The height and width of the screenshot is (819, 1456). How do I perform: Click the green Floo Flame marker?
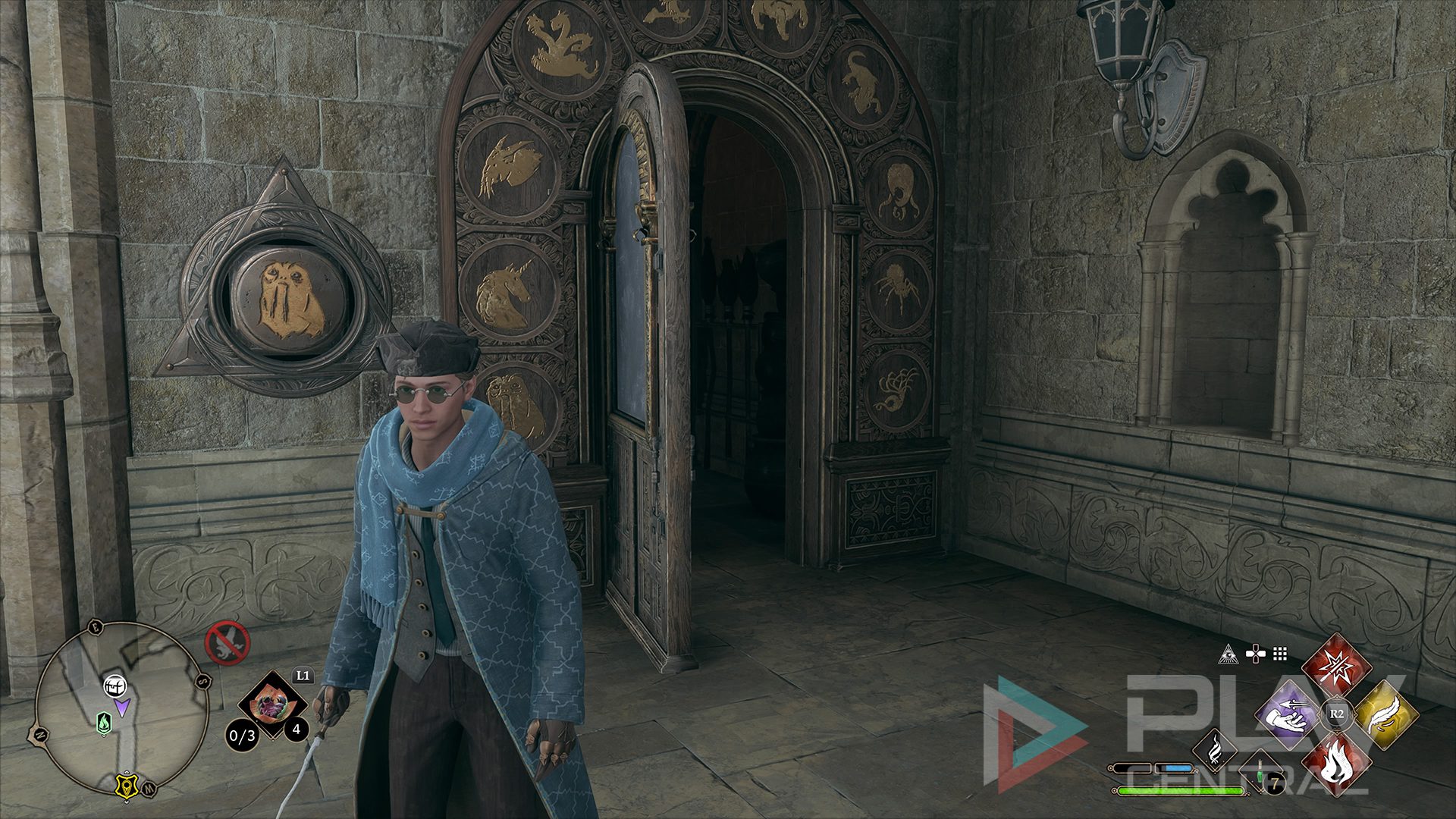coord(103,724)
